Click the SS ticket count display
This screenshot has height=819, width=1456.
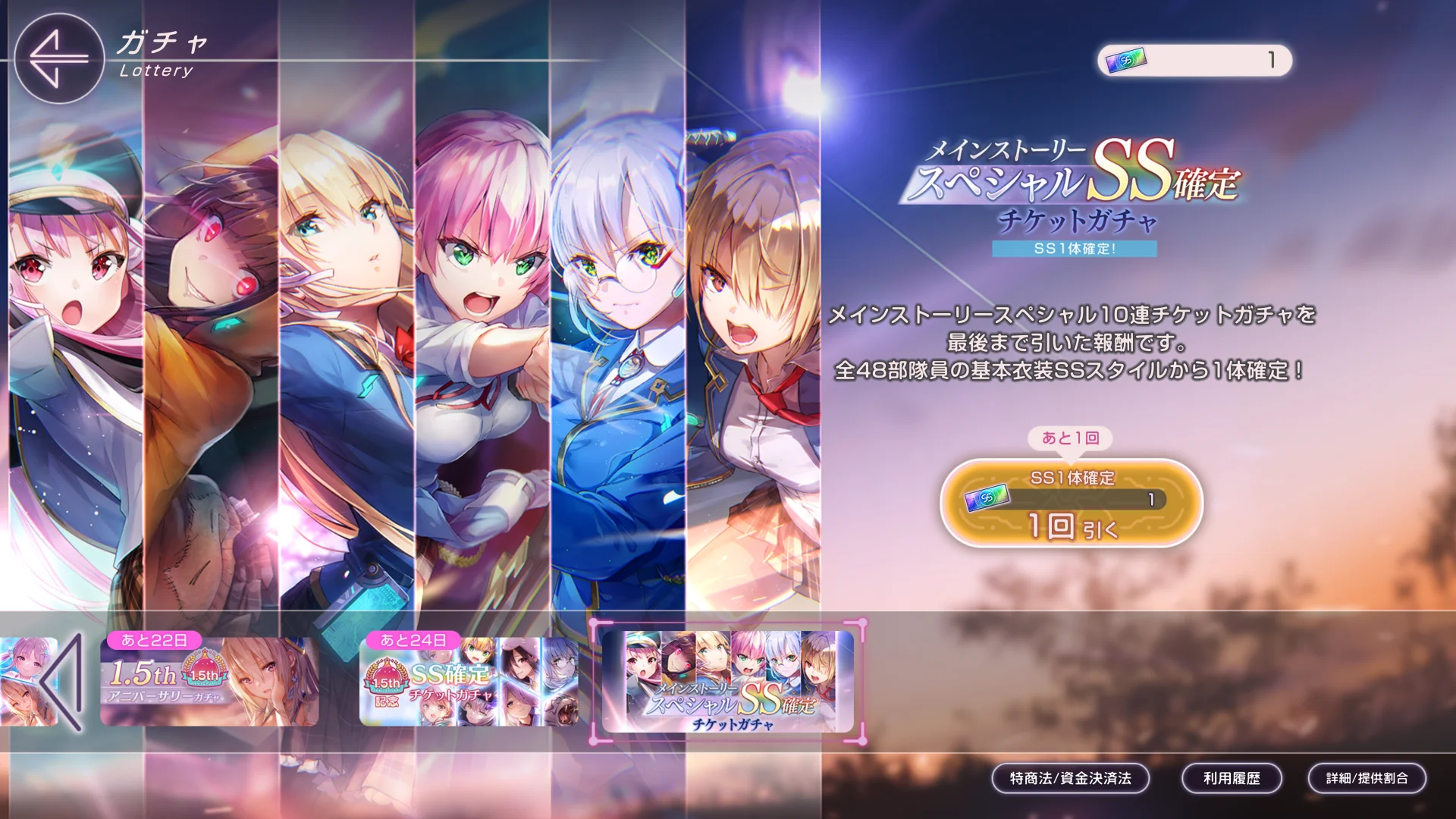click(1194, 60)
